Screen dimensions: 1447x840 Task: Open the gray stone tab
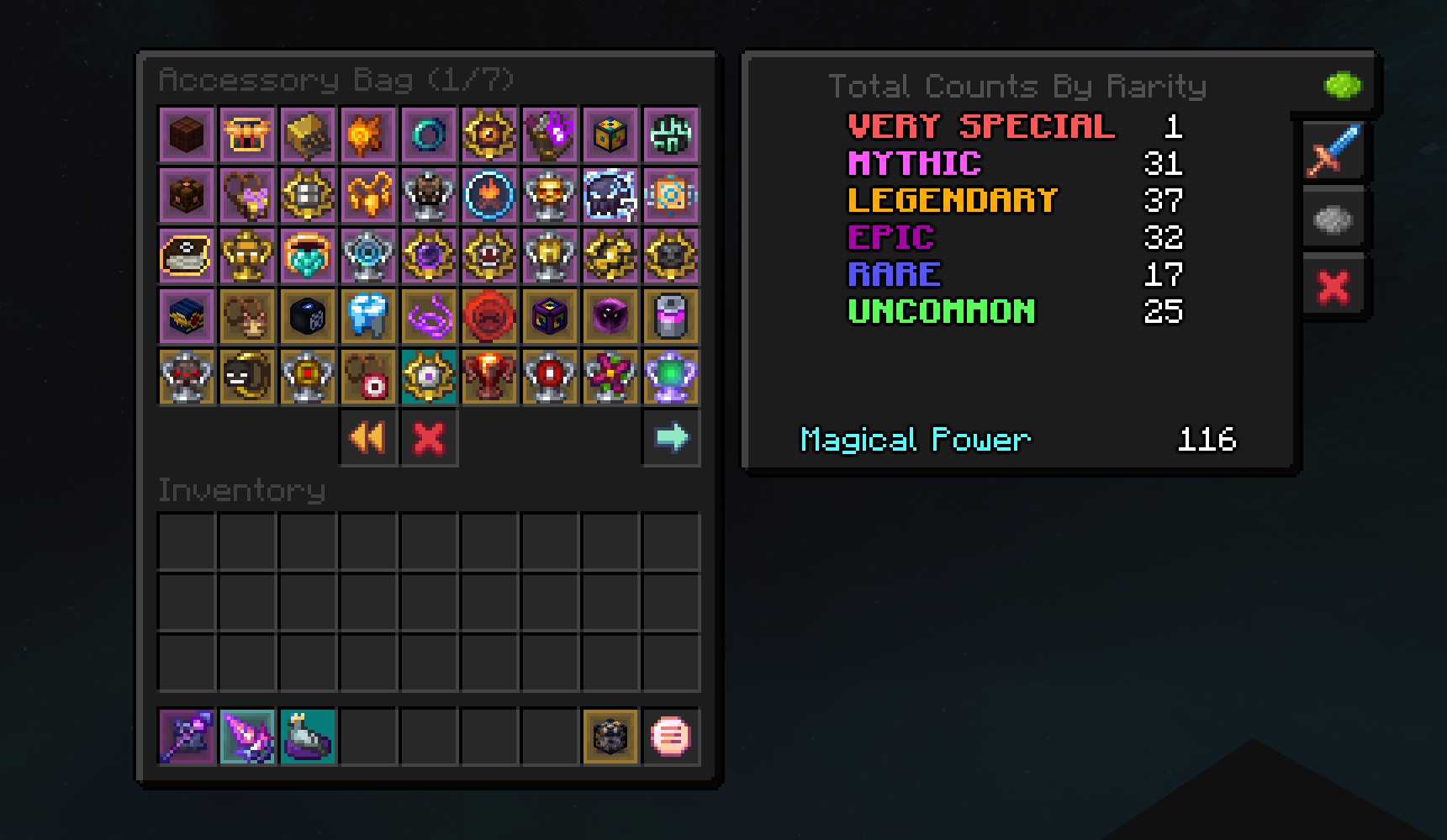(1333, 219)
